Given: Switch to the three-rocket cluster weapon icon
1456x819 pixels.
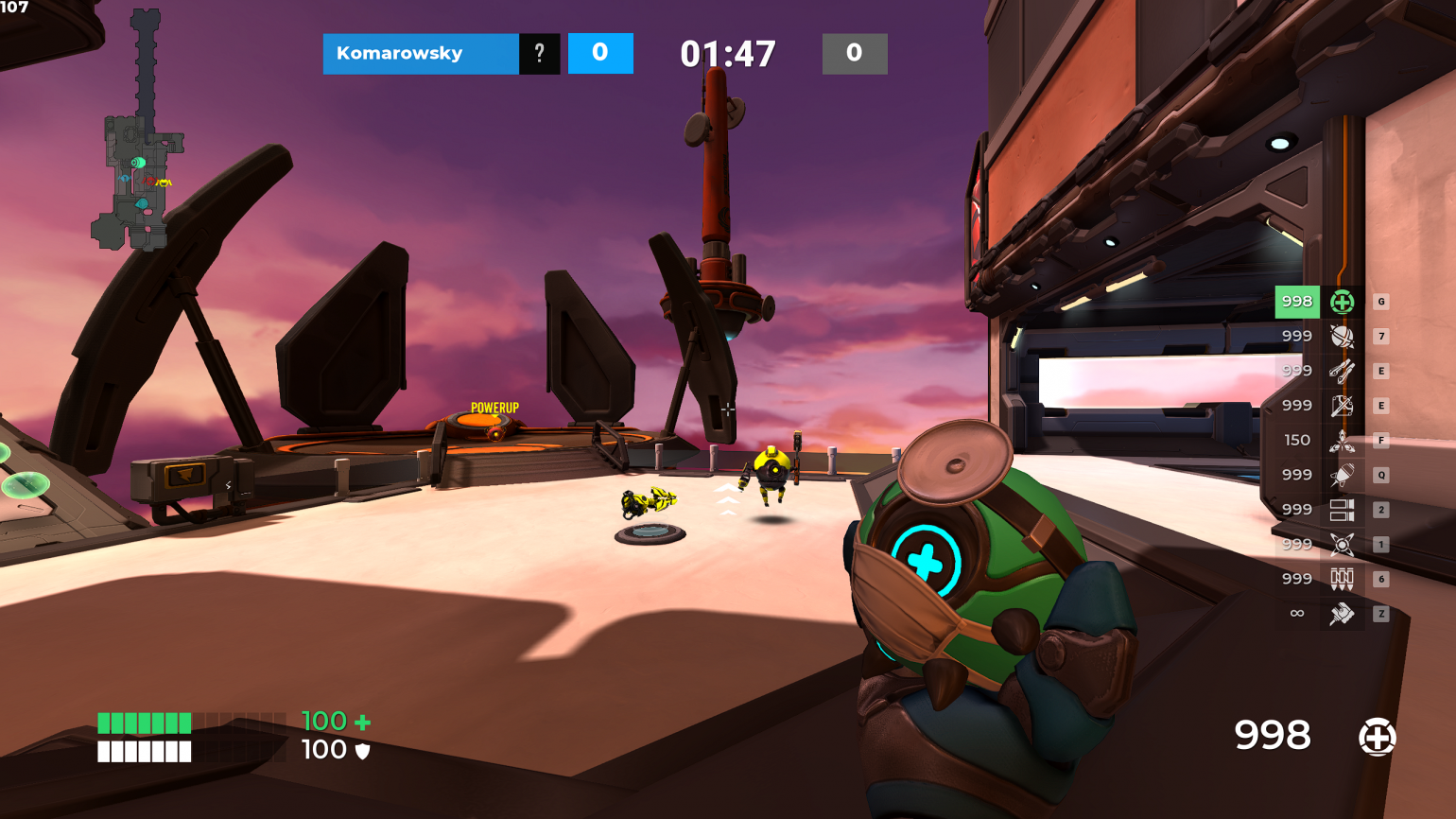Looking at the screenshot, I should coord(1342,441).
